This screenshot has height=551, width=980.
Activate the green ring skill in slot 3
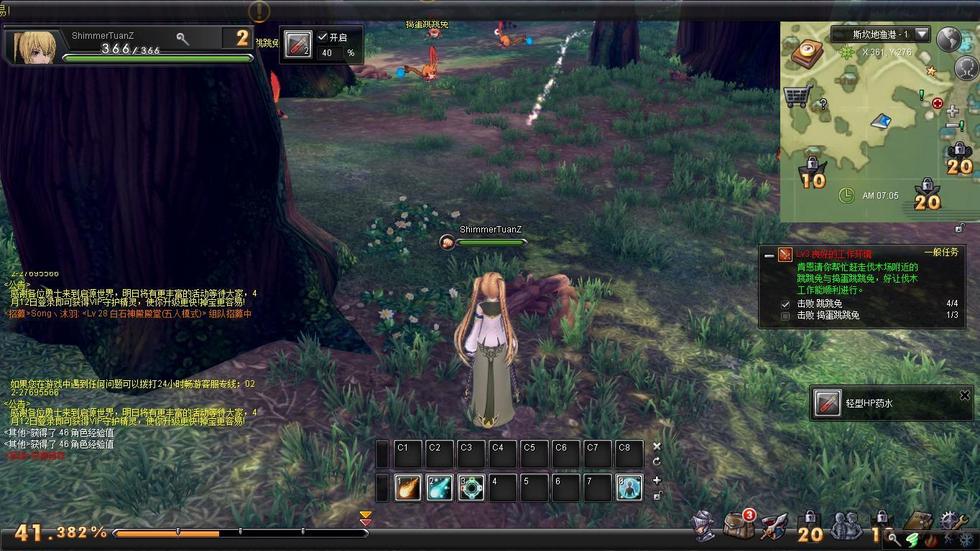[x=471, y=487]
